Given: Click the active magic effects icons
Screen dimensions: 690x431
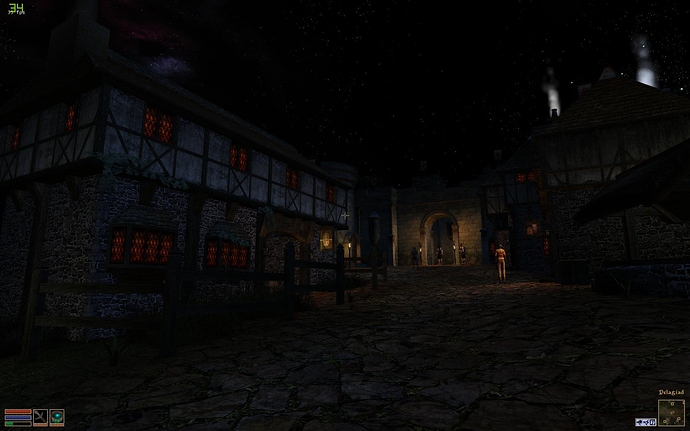Looking at the screenshot, I should tap(646, 422).
